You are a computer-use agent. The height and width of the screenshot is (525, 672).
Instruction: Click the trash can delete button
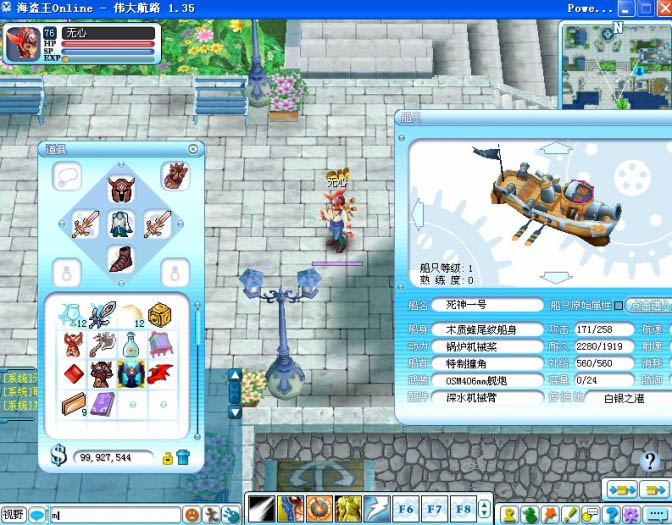[x=183, y=458]
